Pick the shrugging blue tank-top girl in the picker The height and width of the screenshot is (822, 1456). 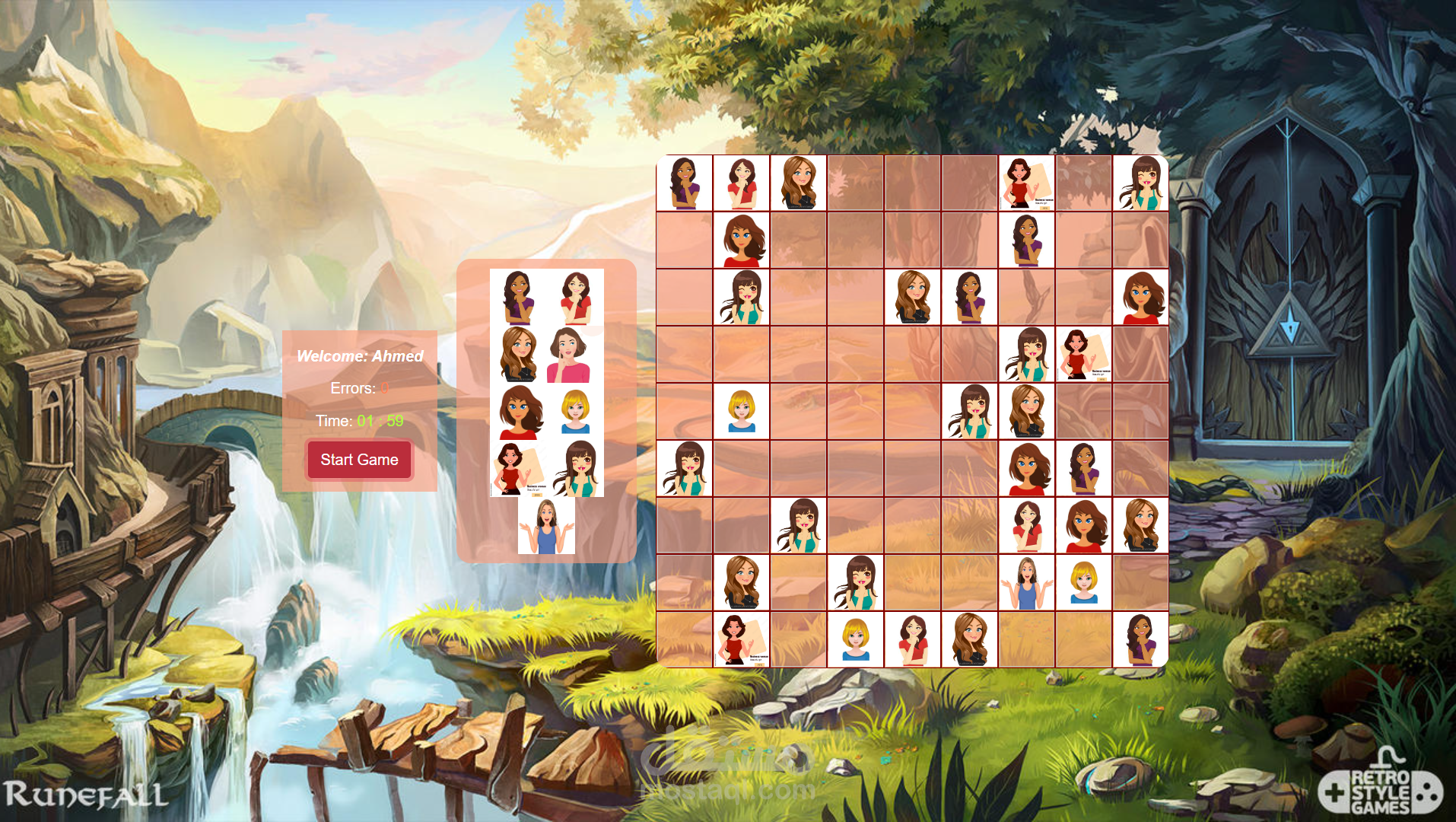click(x=546, y=526)
